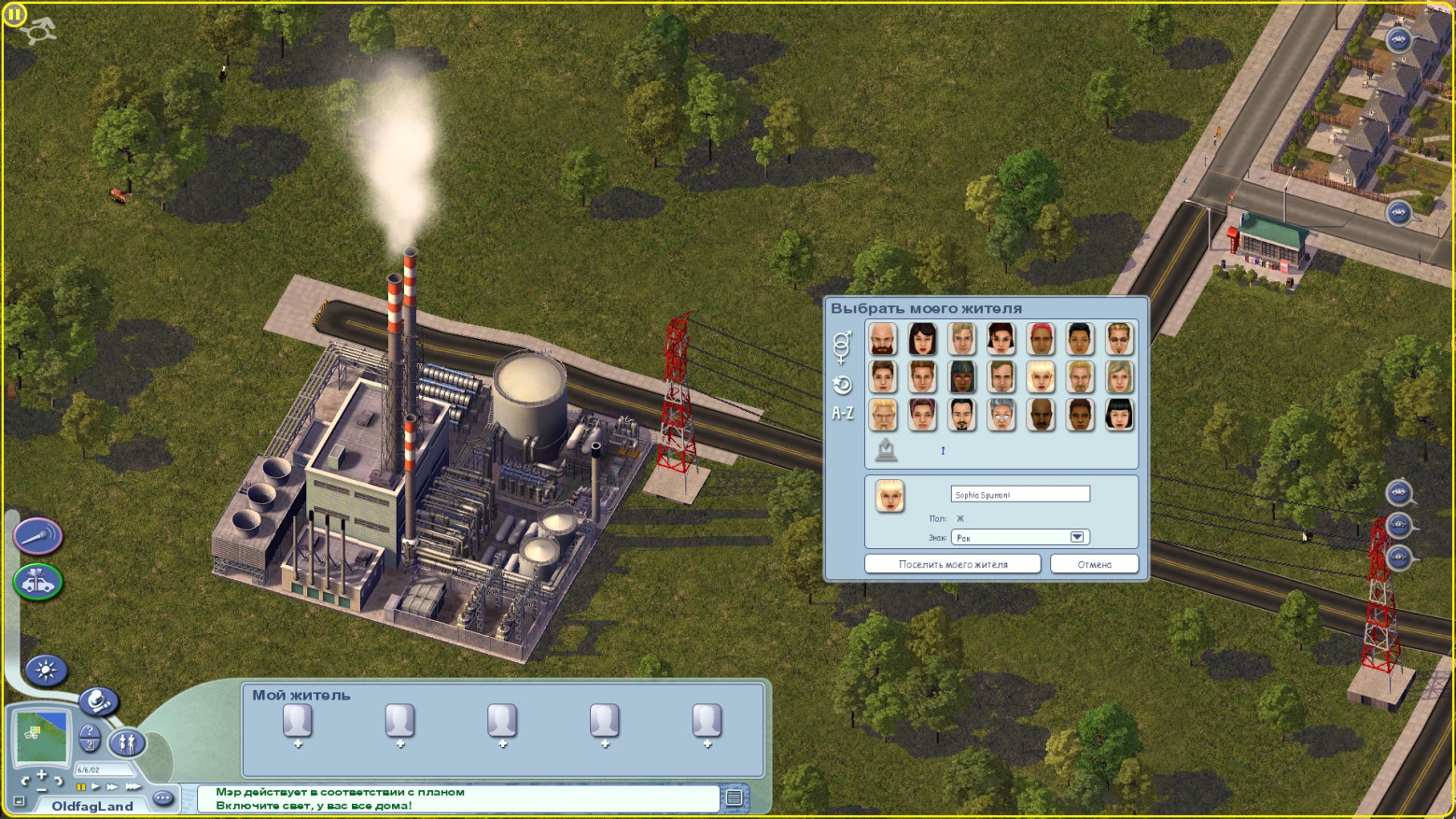Sort Sim portraits with the A-Z icon
Viewport: 1456px width, 819px height.
[x=843, y=411]
